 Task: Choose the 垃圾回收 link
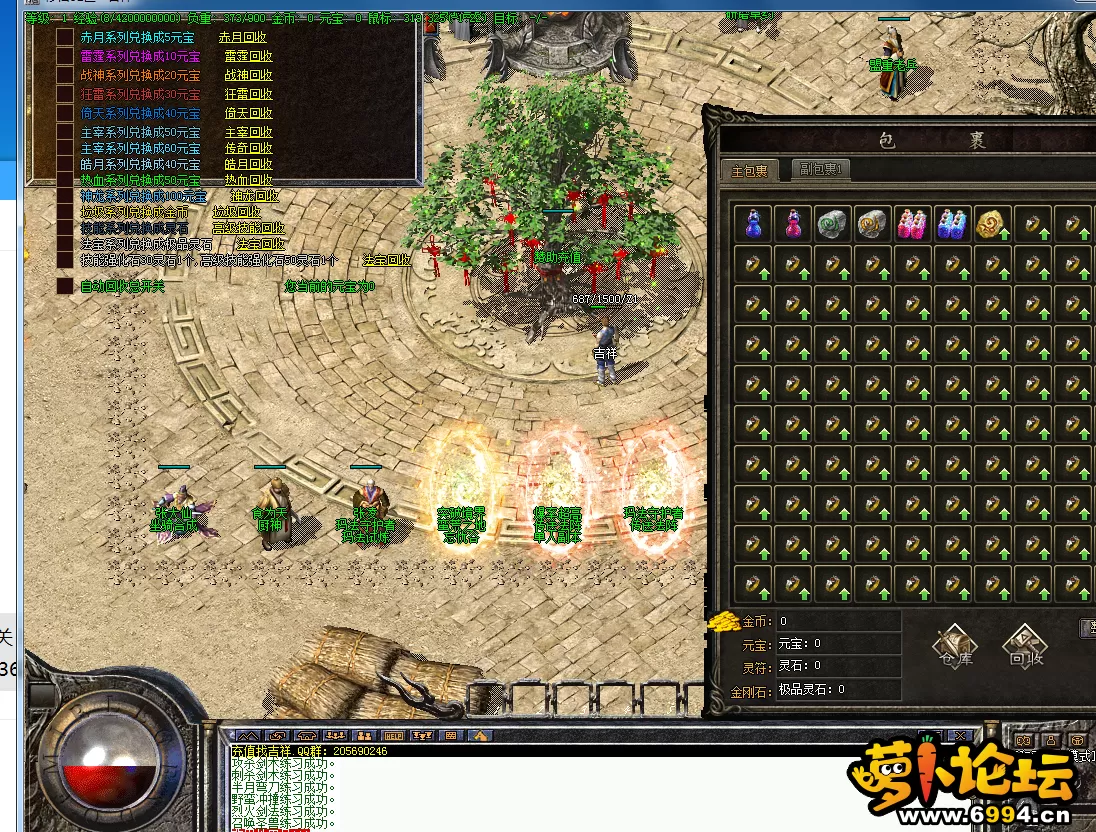[x=236, y=212]
